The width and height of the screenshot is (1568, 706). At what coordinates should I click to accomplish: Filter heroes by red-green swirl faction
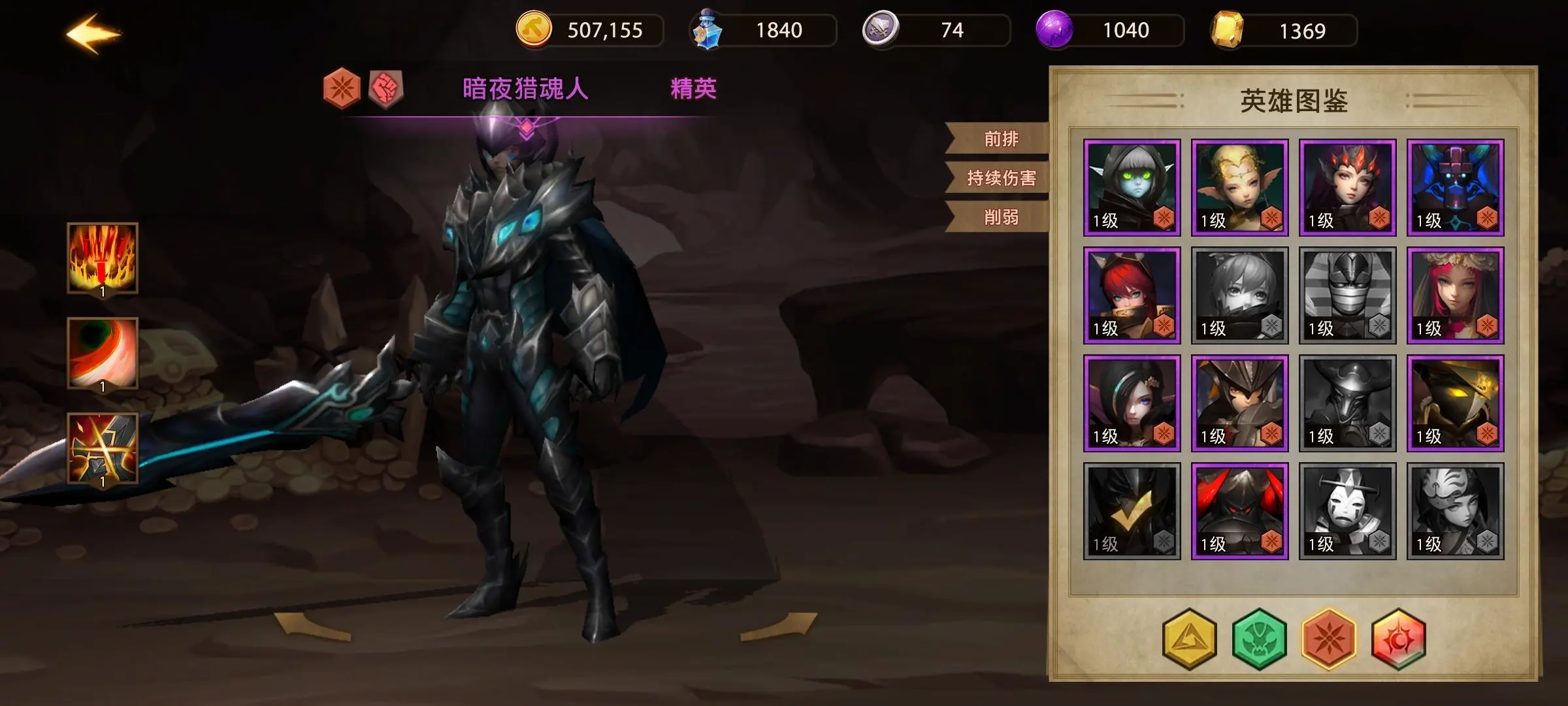[x=1398, y=639]
